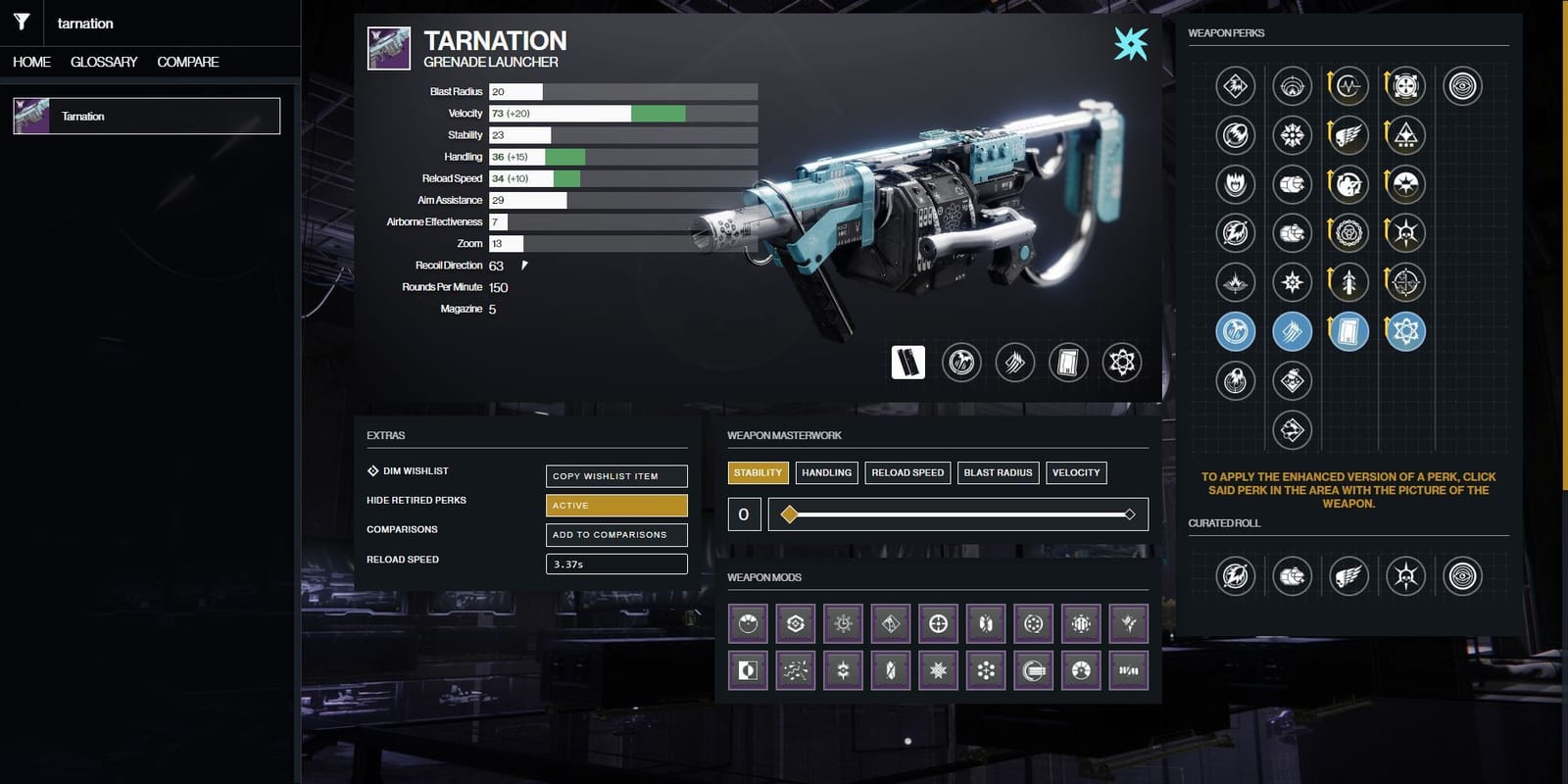The width and height of the screenshot is (1568, 784).
Task: Click the VEIST foundry icon on the weapon card
Action: click(1133, 43)
